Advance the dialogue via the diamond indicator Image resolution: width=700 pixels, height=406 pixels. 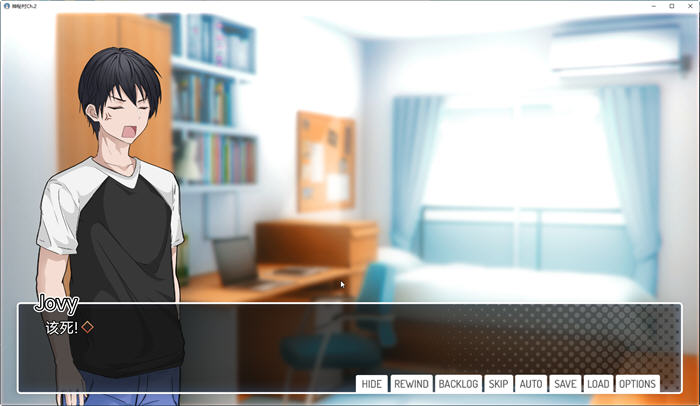88,327
